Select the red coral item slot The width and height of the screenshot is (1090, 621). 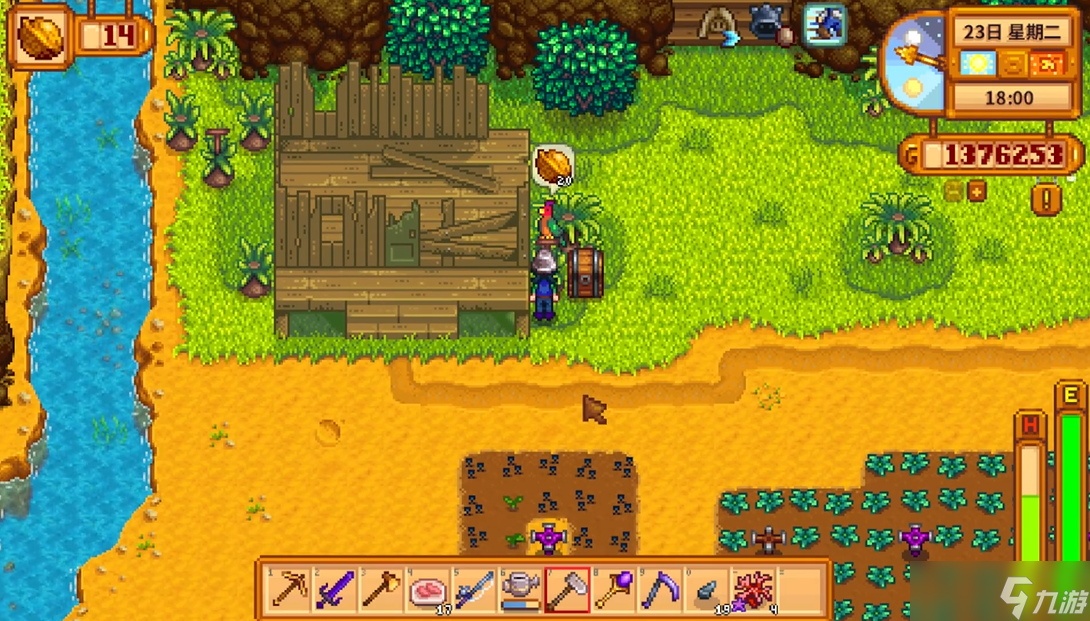pyautogui.click(x=753, y=589)
